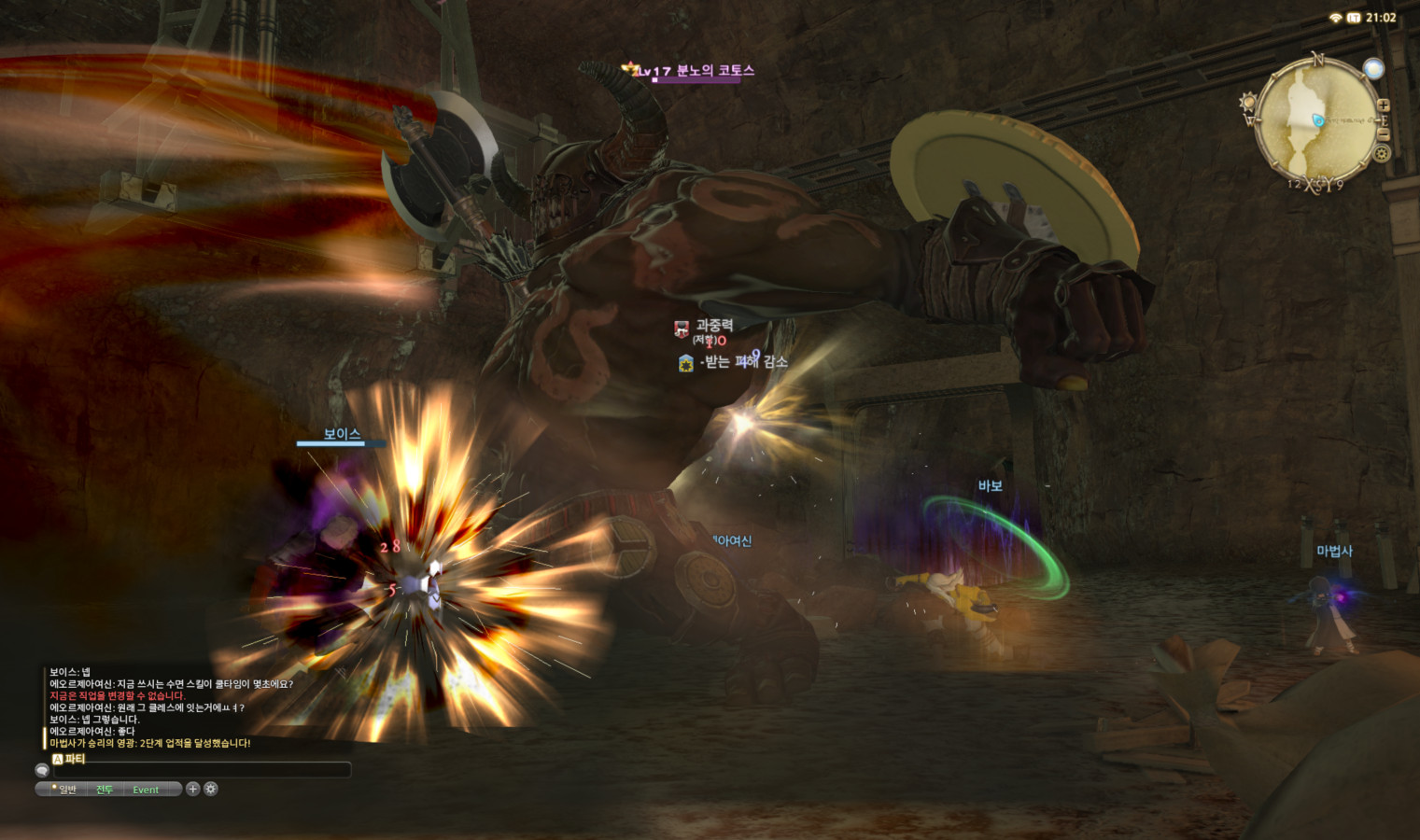Click the speech bubble chat mode icon
This screenshot has width=1420, height=840.
[x=42, y=770]
